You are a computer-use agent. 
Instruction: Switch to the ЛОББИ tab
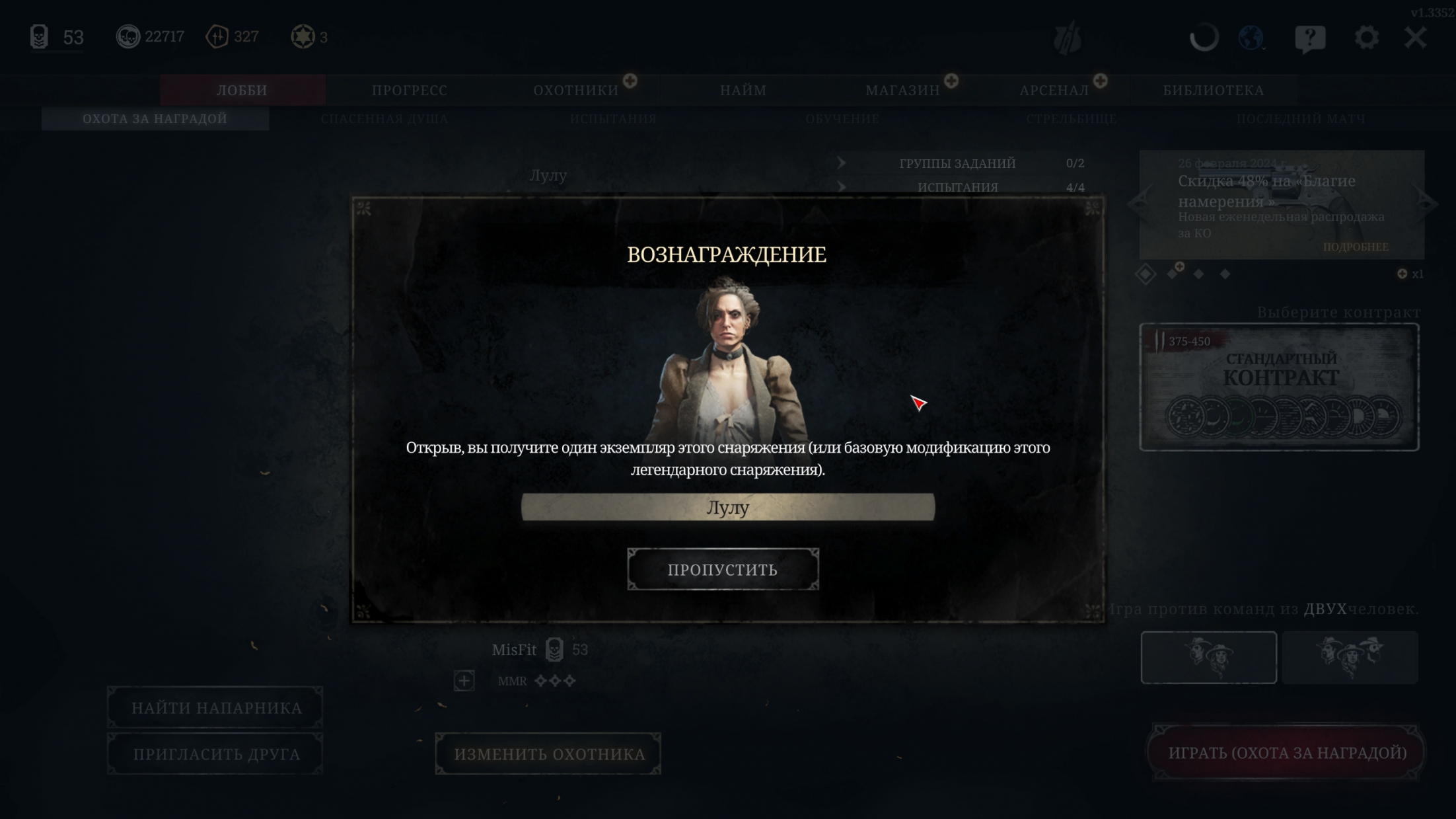(242, 91)
